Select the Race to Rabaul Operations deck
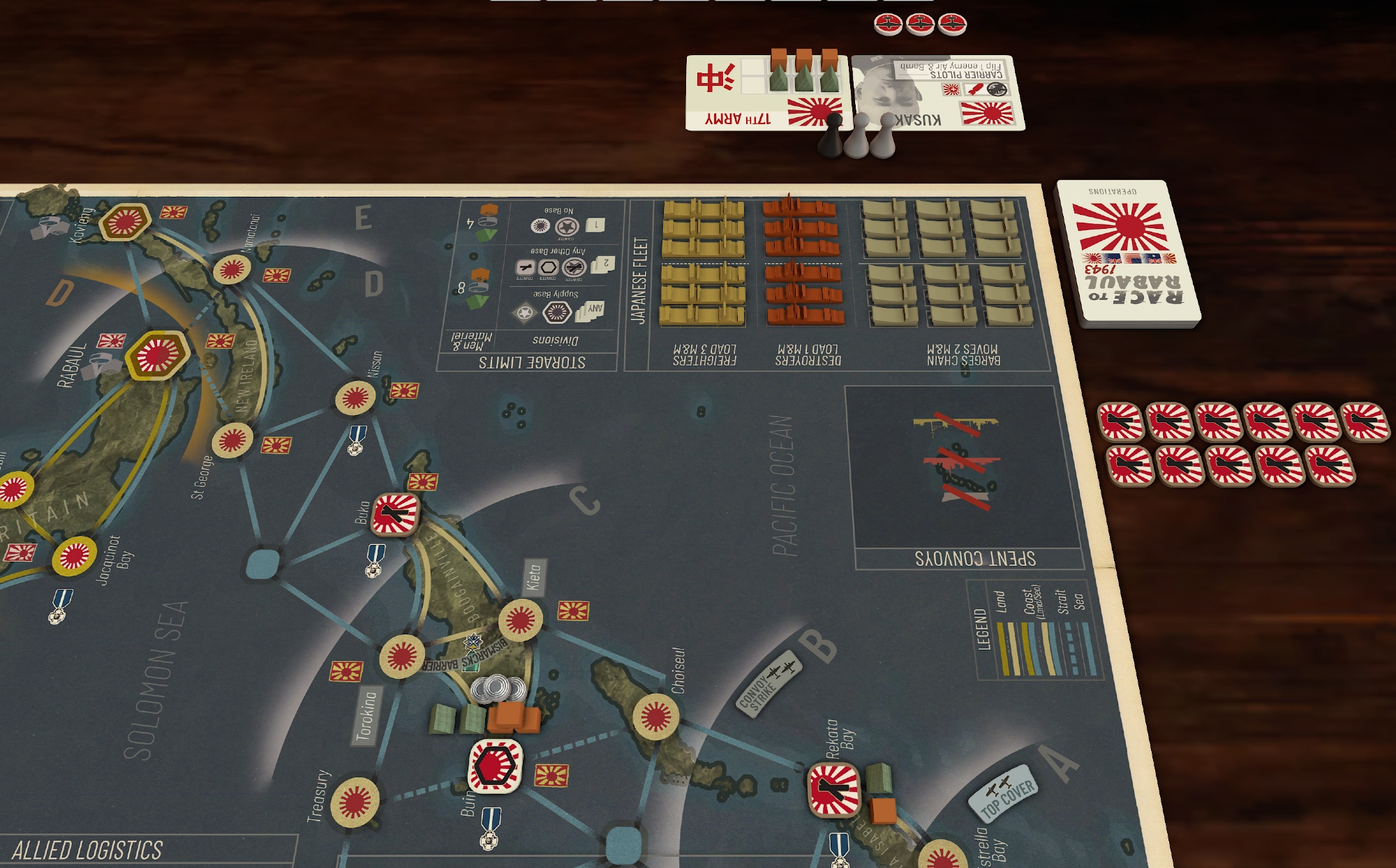Viewport: 1396px width, 868px height. [1127, 253]
